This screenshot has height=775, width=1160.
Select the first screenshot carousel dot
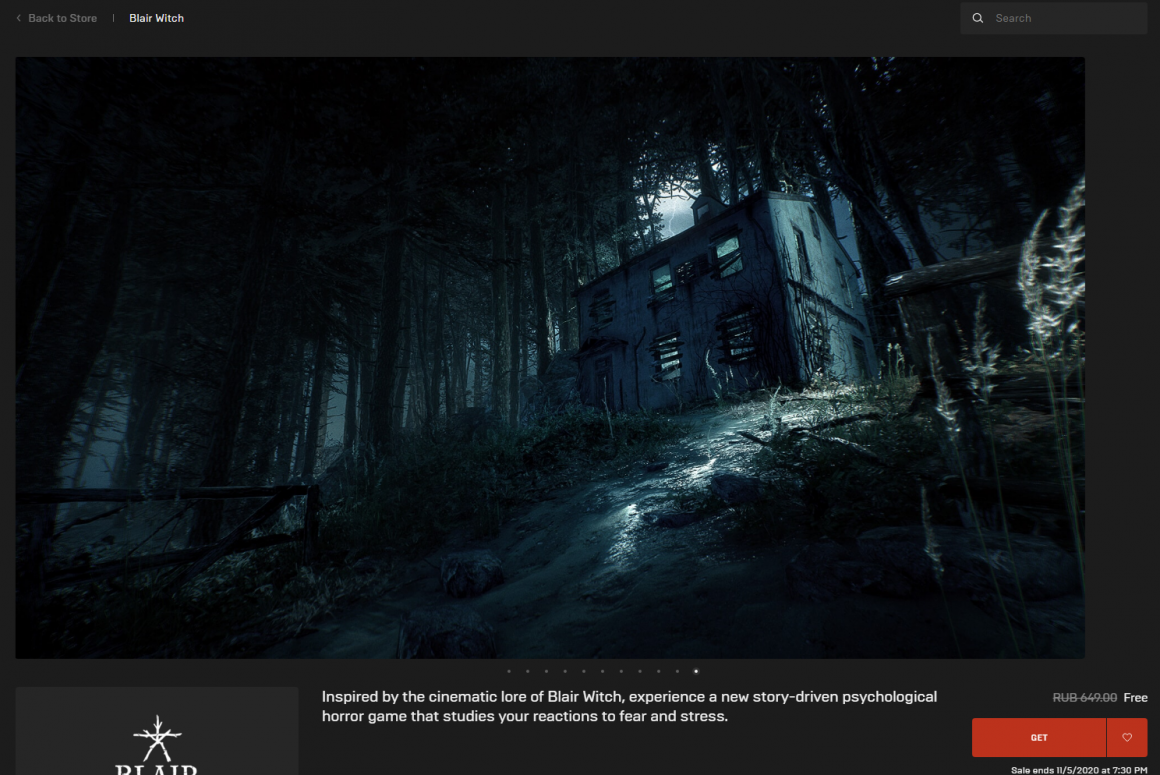(x=509, y=672)
